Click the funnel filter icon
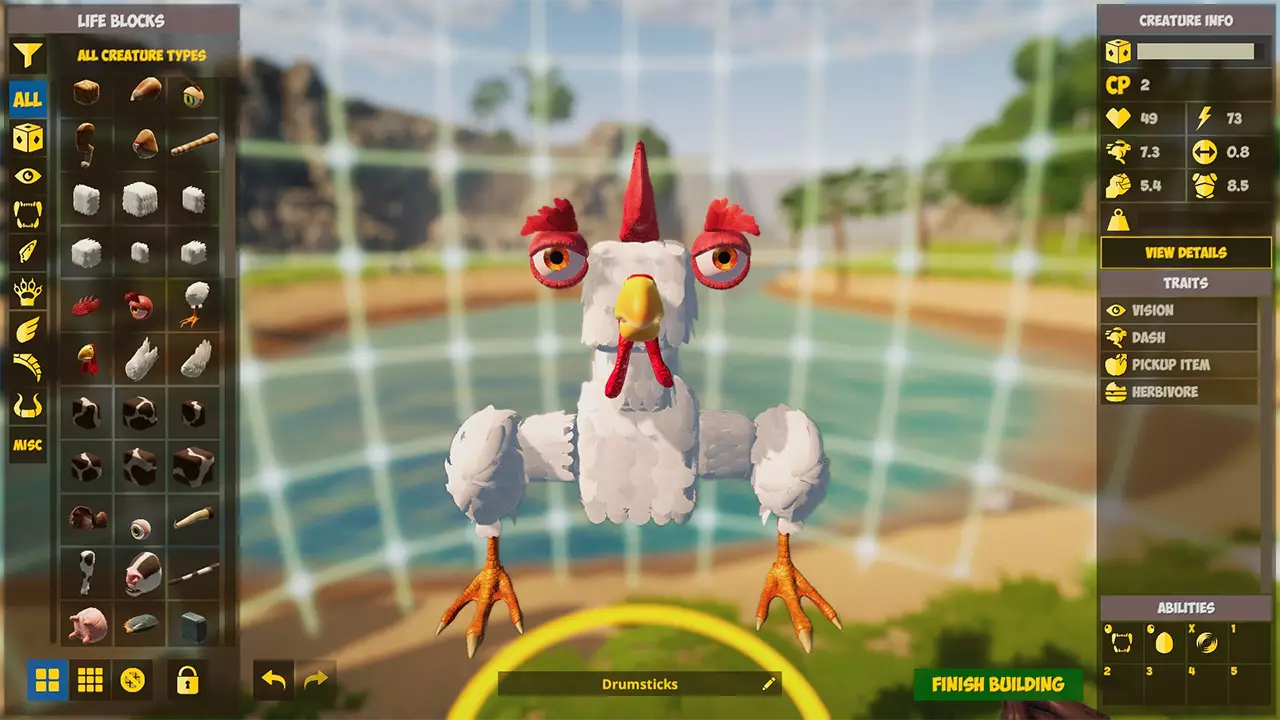This screenshot has width=1280, height=720. [x=27, y=56]
